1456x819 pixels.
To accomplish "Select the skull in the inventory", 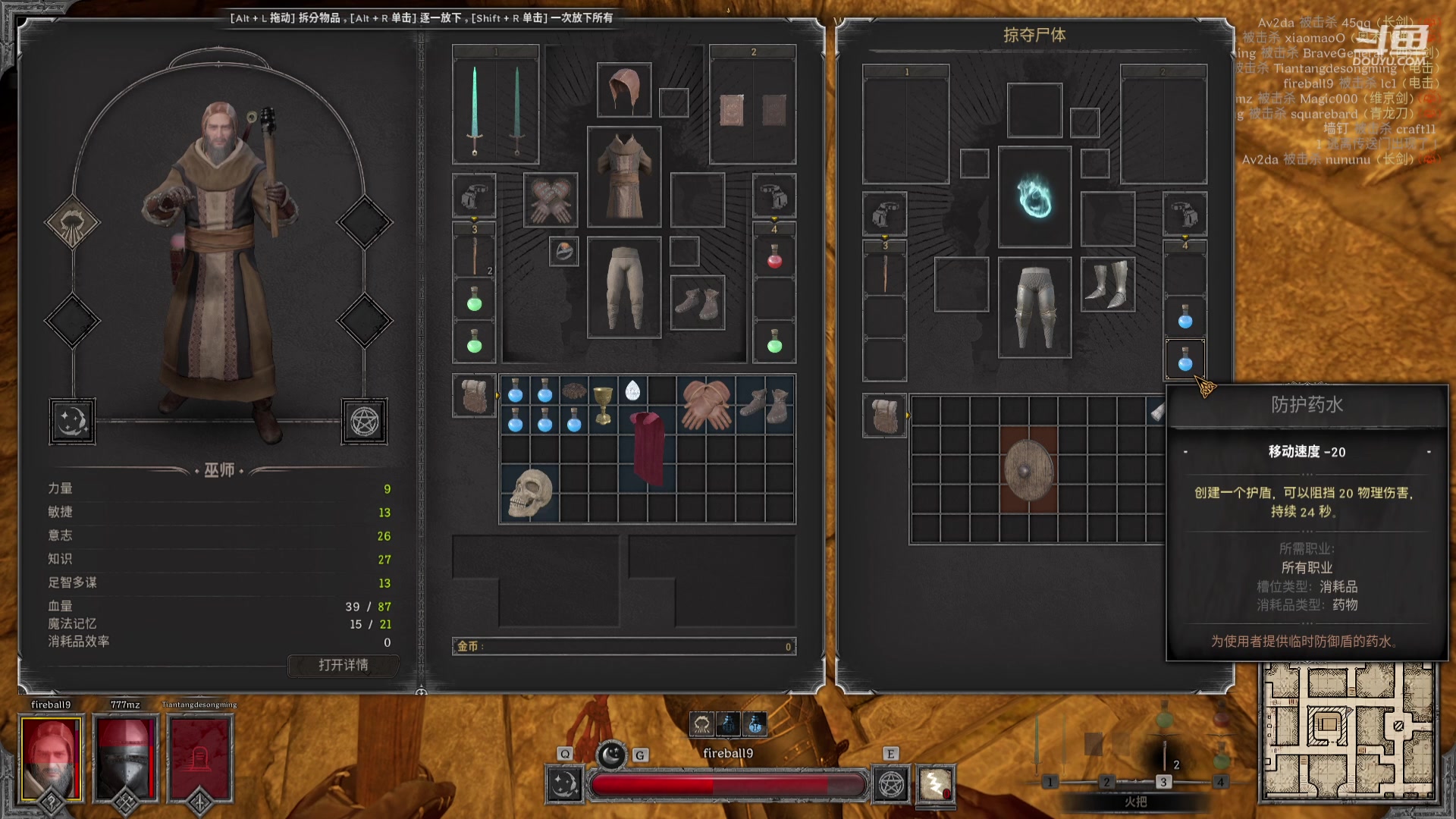I will [x=529, y=493].
